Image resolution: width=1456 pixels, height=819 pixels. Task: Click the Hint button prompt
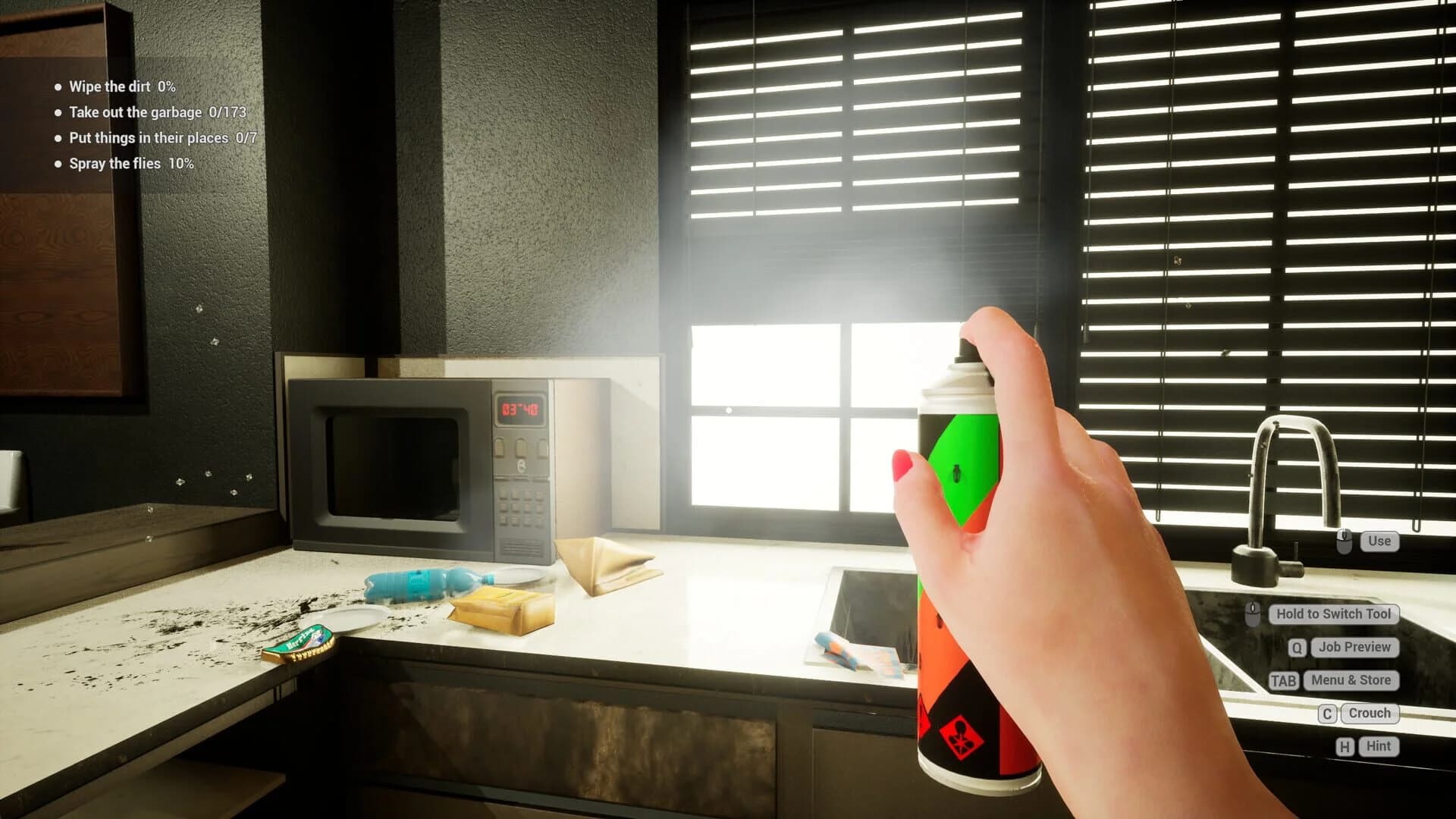pos(1378,745)
